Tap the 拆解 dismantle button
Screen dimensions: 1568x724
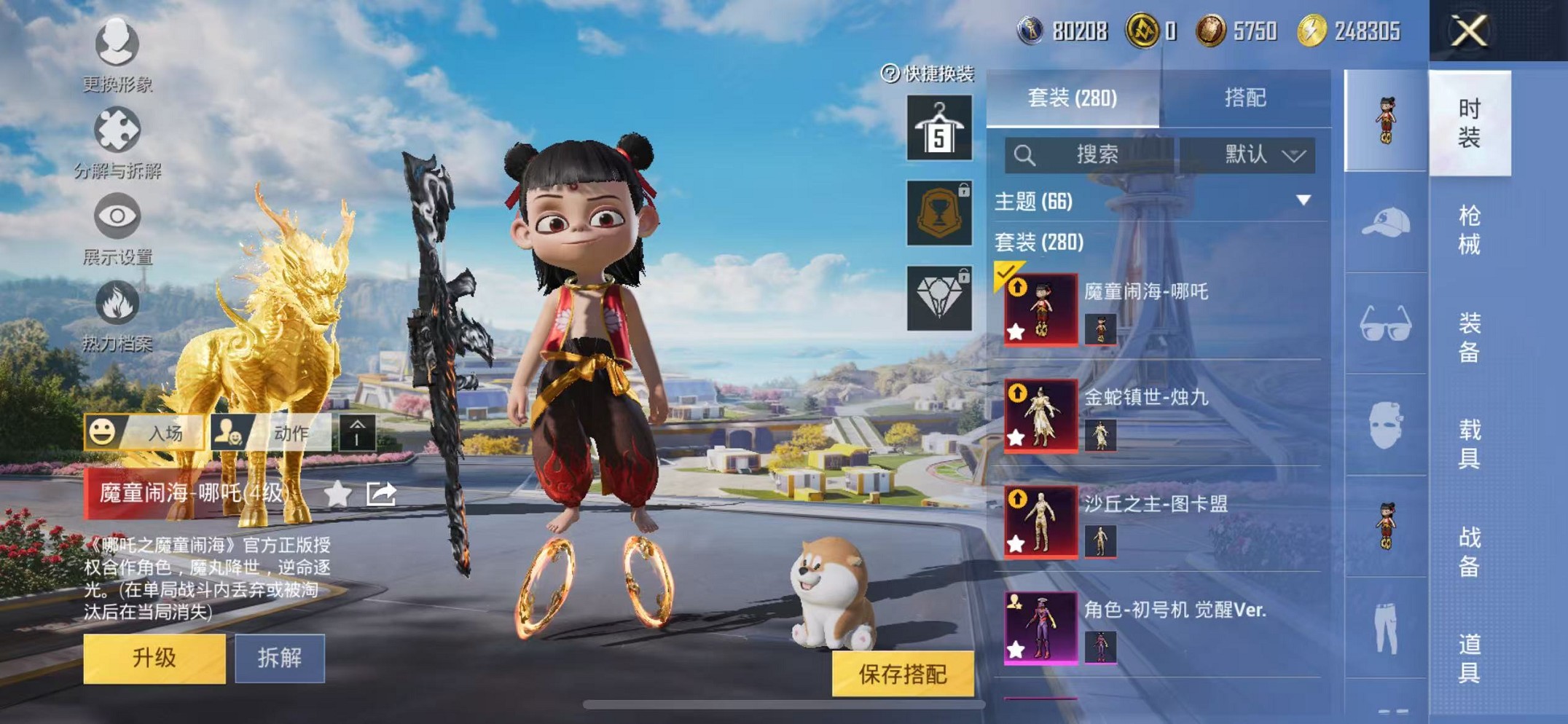click(280, 658)
